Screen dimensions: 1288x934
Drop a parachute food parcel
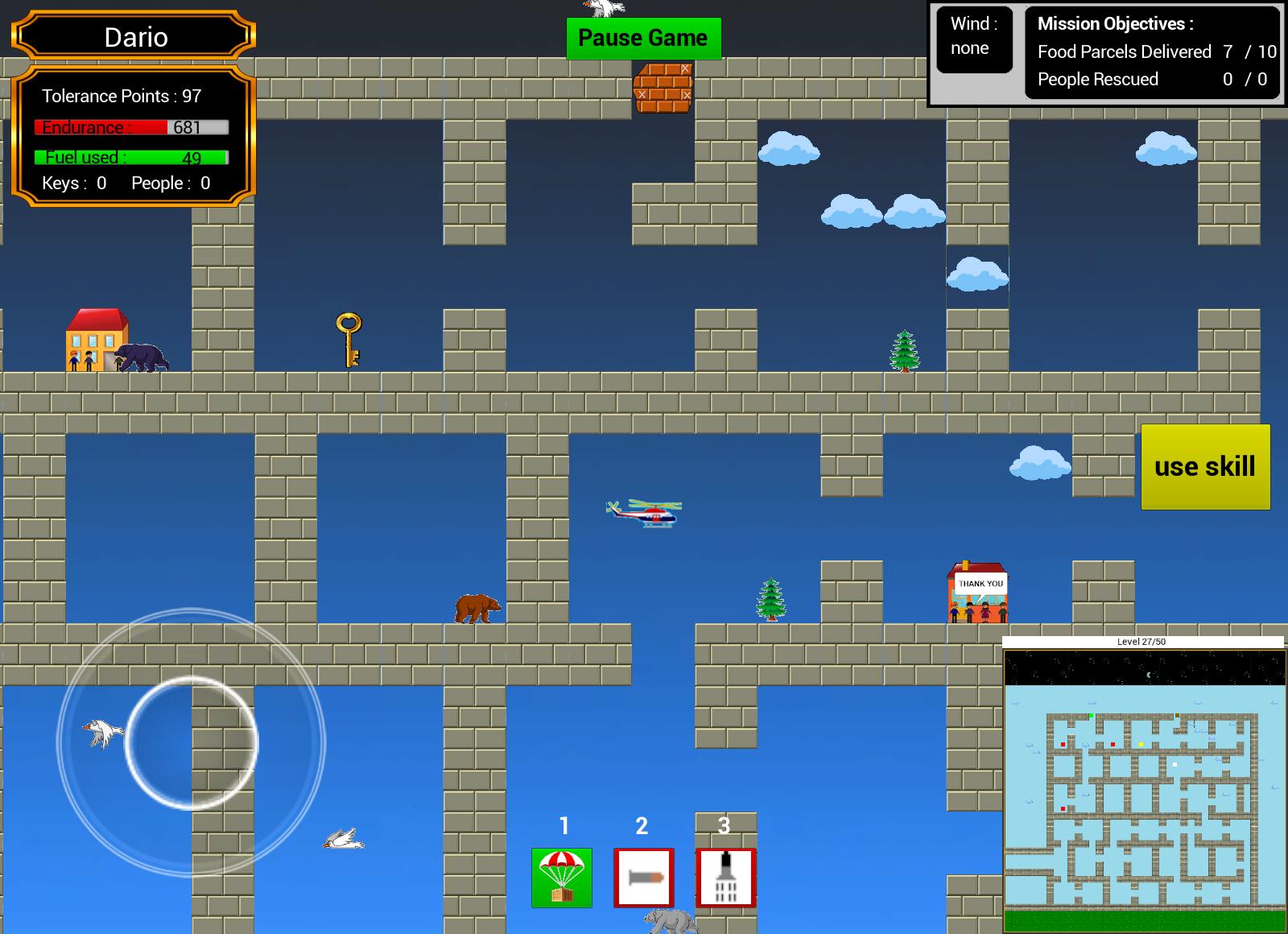562,878
